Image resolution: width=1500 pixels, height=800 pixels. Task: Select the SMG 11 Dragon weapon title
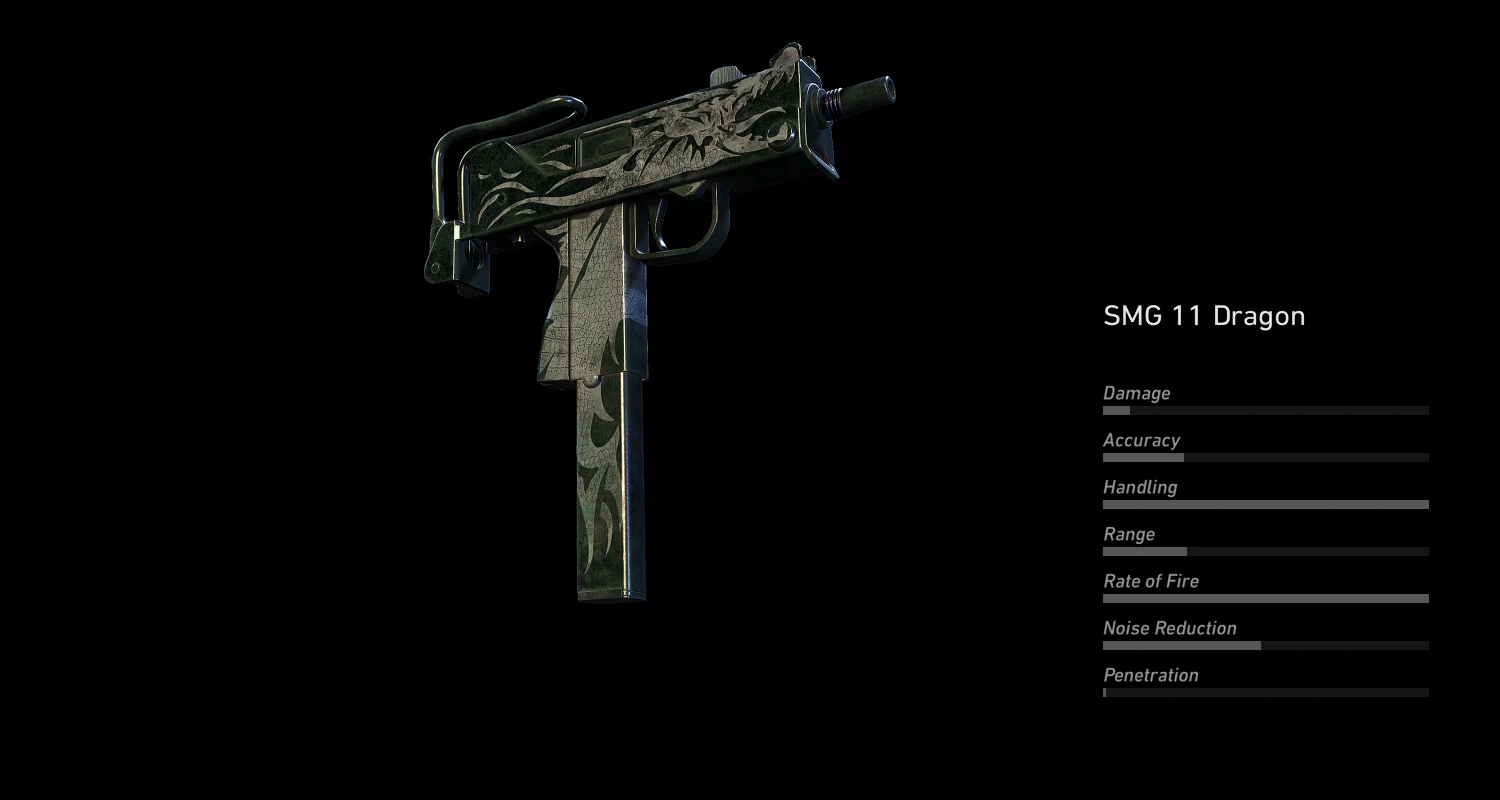1204,315
